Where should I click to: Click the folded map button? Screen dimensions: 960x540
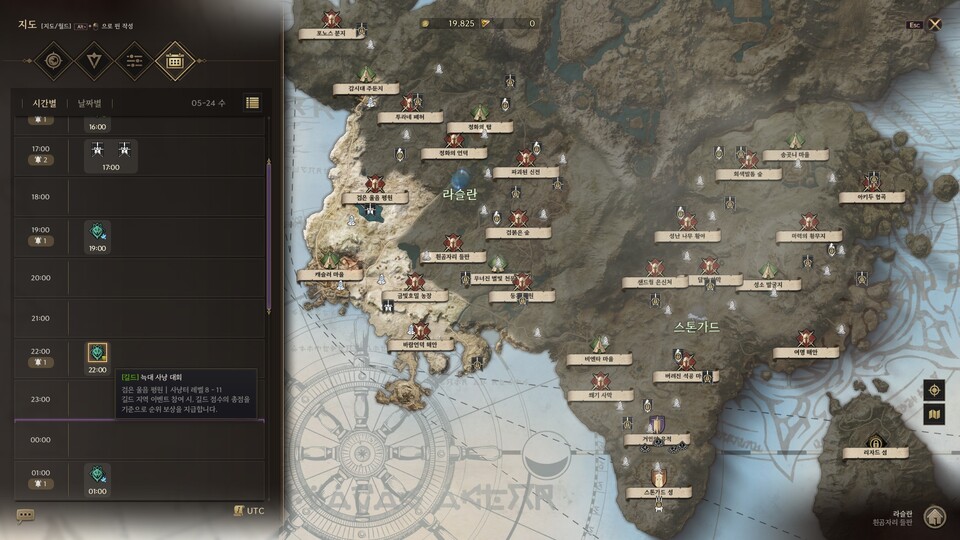(934, 414)
